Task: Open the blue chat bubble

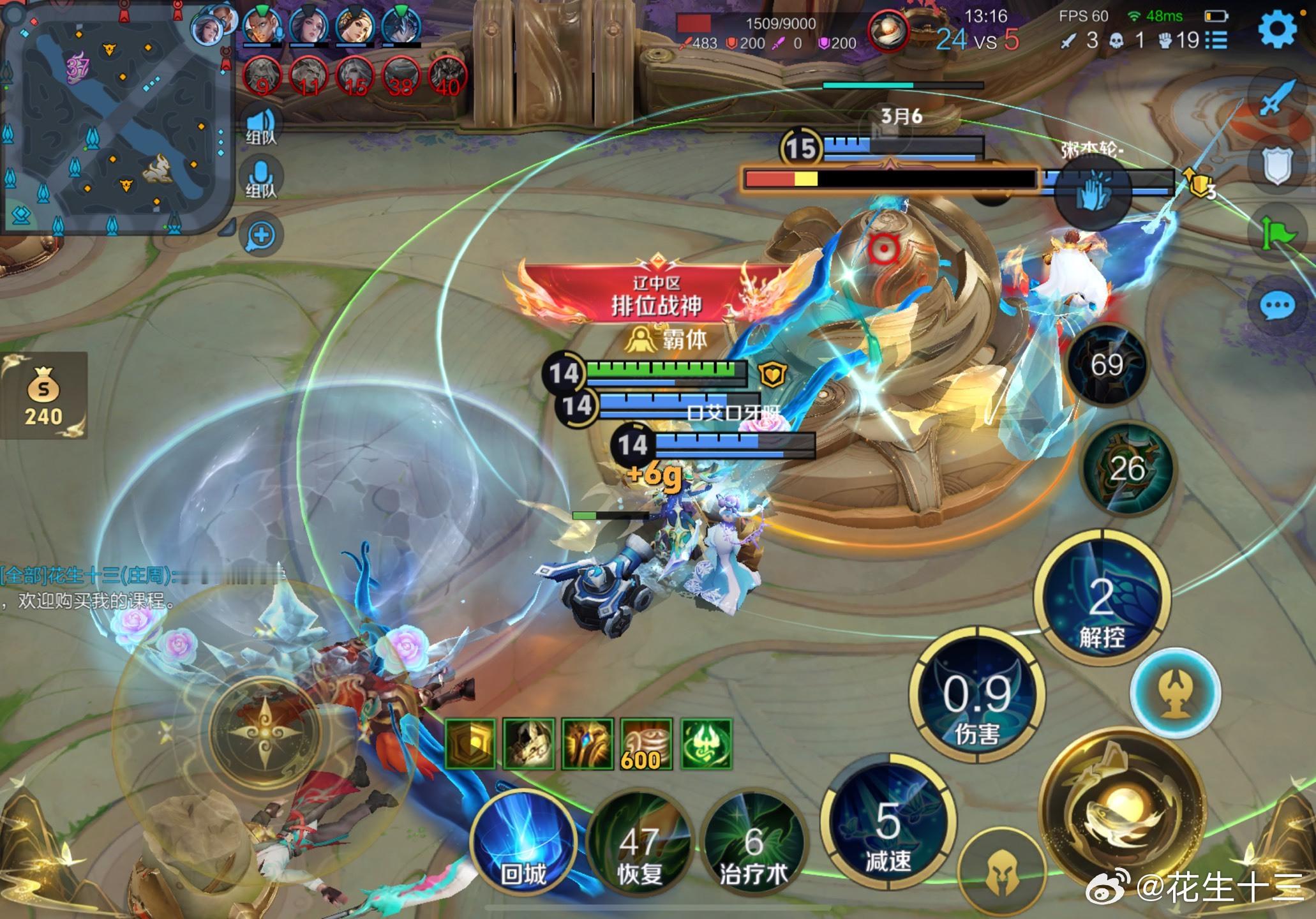Action: tap(1278, 307)
